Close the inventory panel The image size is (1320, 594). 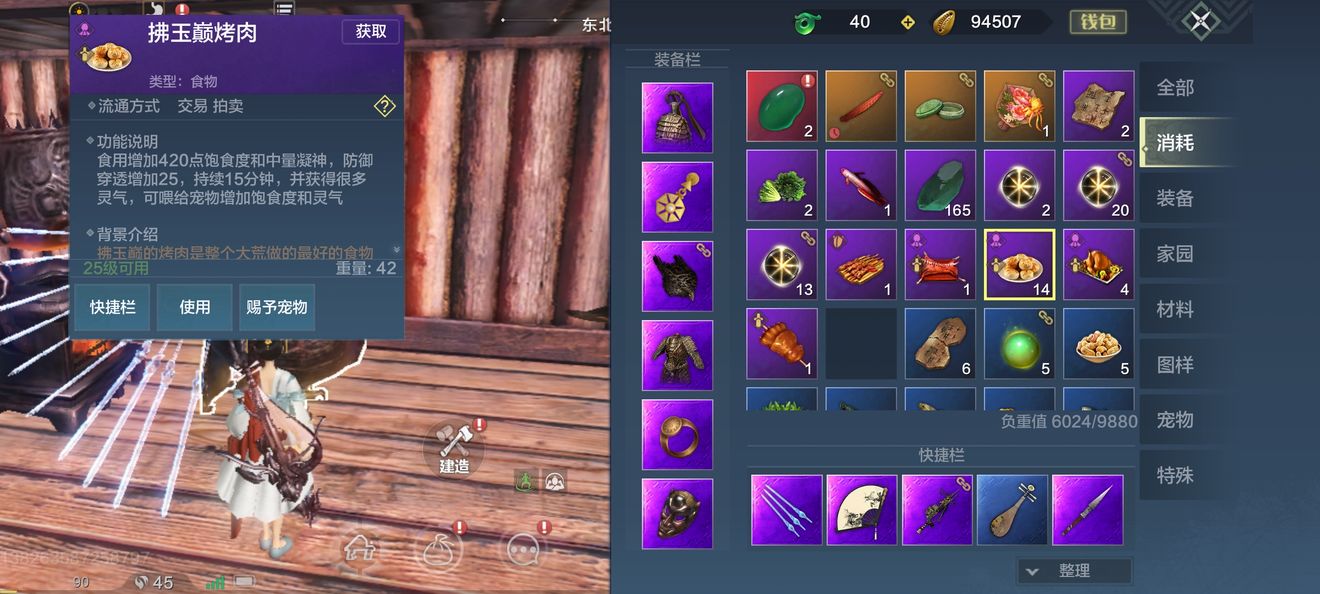tap(1200, 21)
